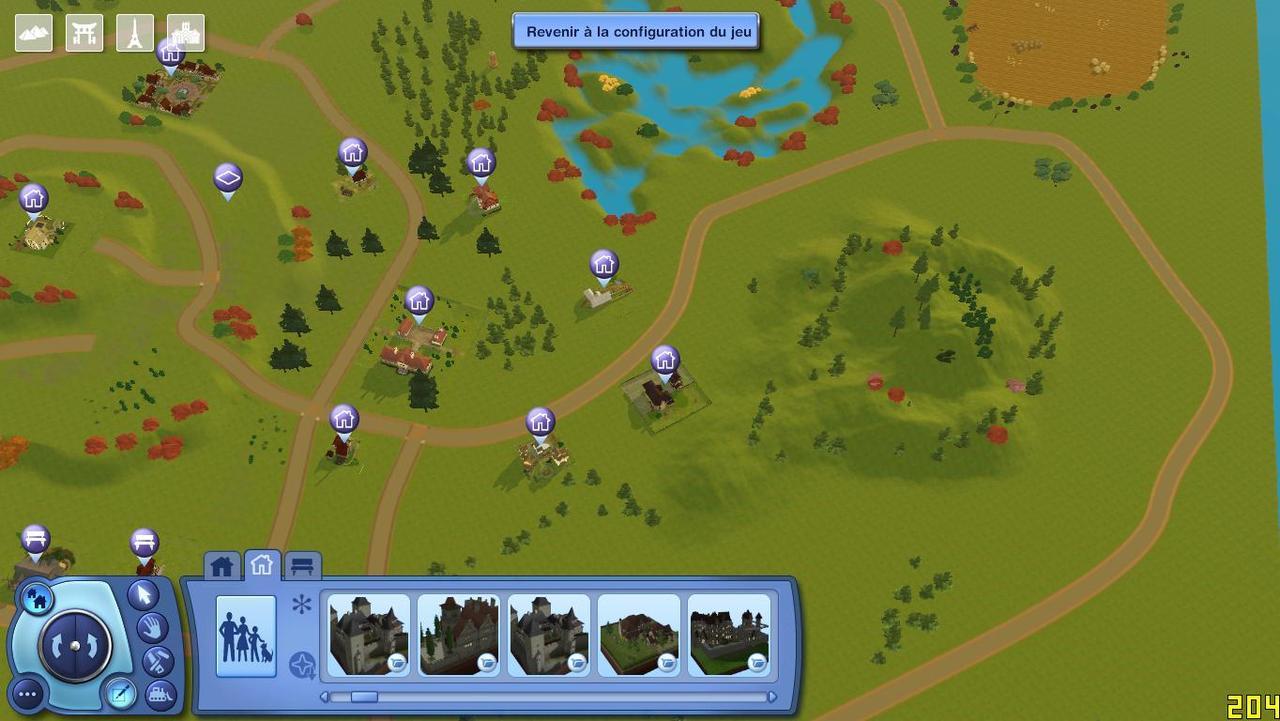The width and height of the screenshot is (1280, 721).
Task: Select the torii gate destination icon
Action: coord(84,33)
